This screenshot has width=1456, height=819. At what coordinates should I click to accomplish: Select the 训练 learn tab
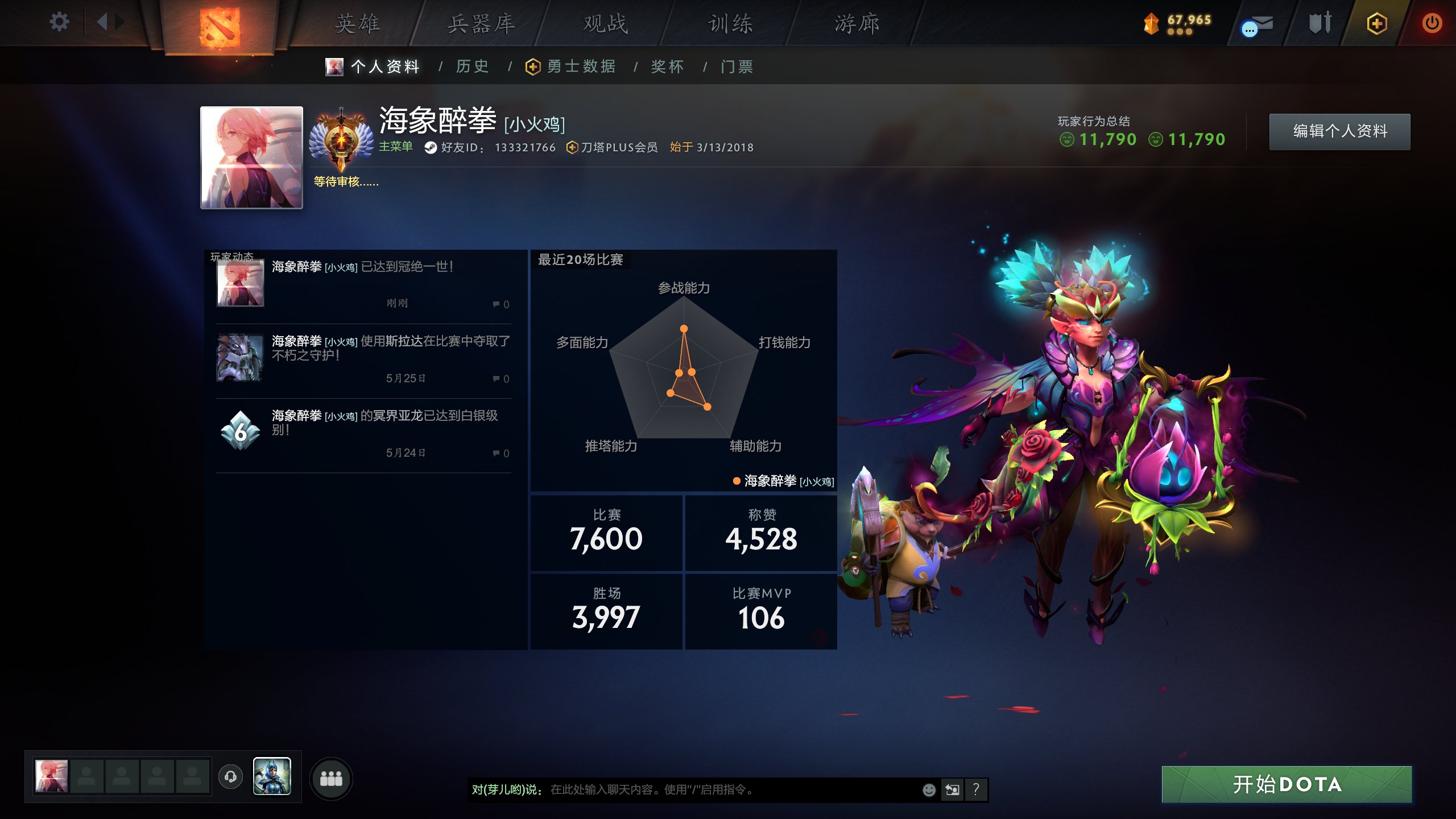click(x=730, y=24)
